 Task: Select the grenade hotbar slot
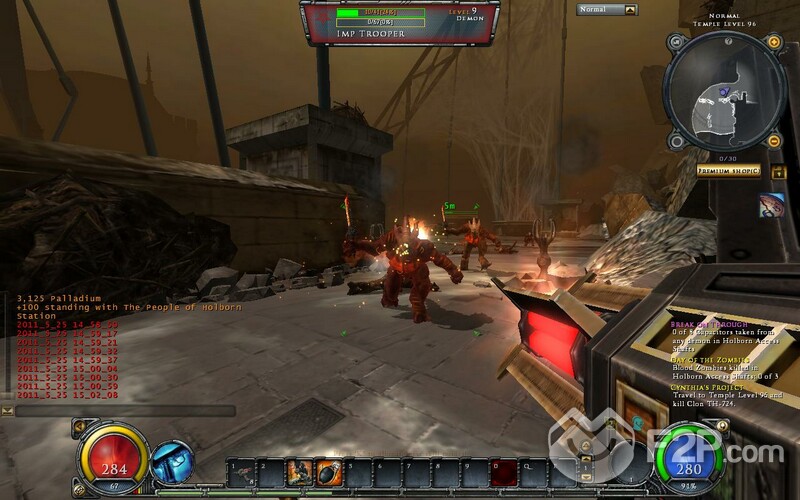click(x=325, y=470)
